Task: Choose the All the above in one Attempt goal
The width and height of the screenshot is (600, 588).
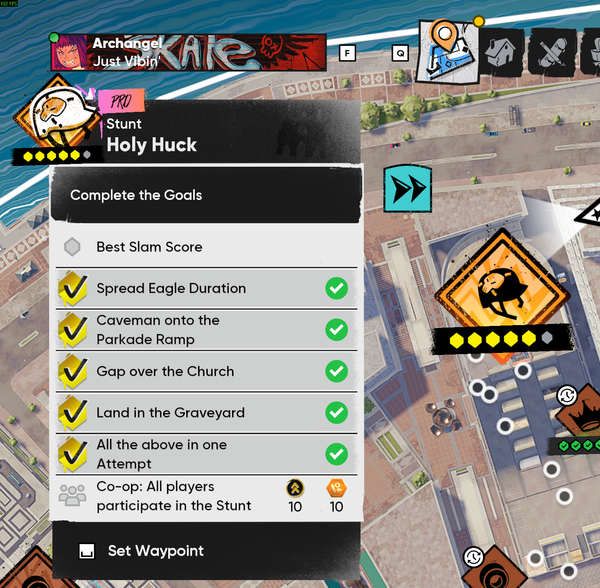Action: (x=205, y=454)
